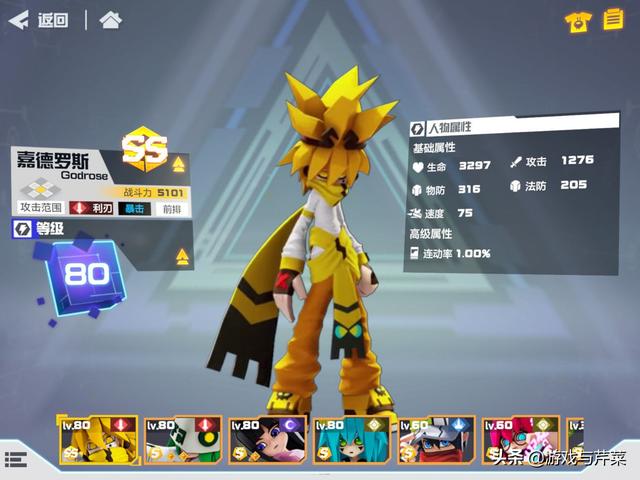
Task: Open the home screen via house icon
Action: [x=111, y=20]
